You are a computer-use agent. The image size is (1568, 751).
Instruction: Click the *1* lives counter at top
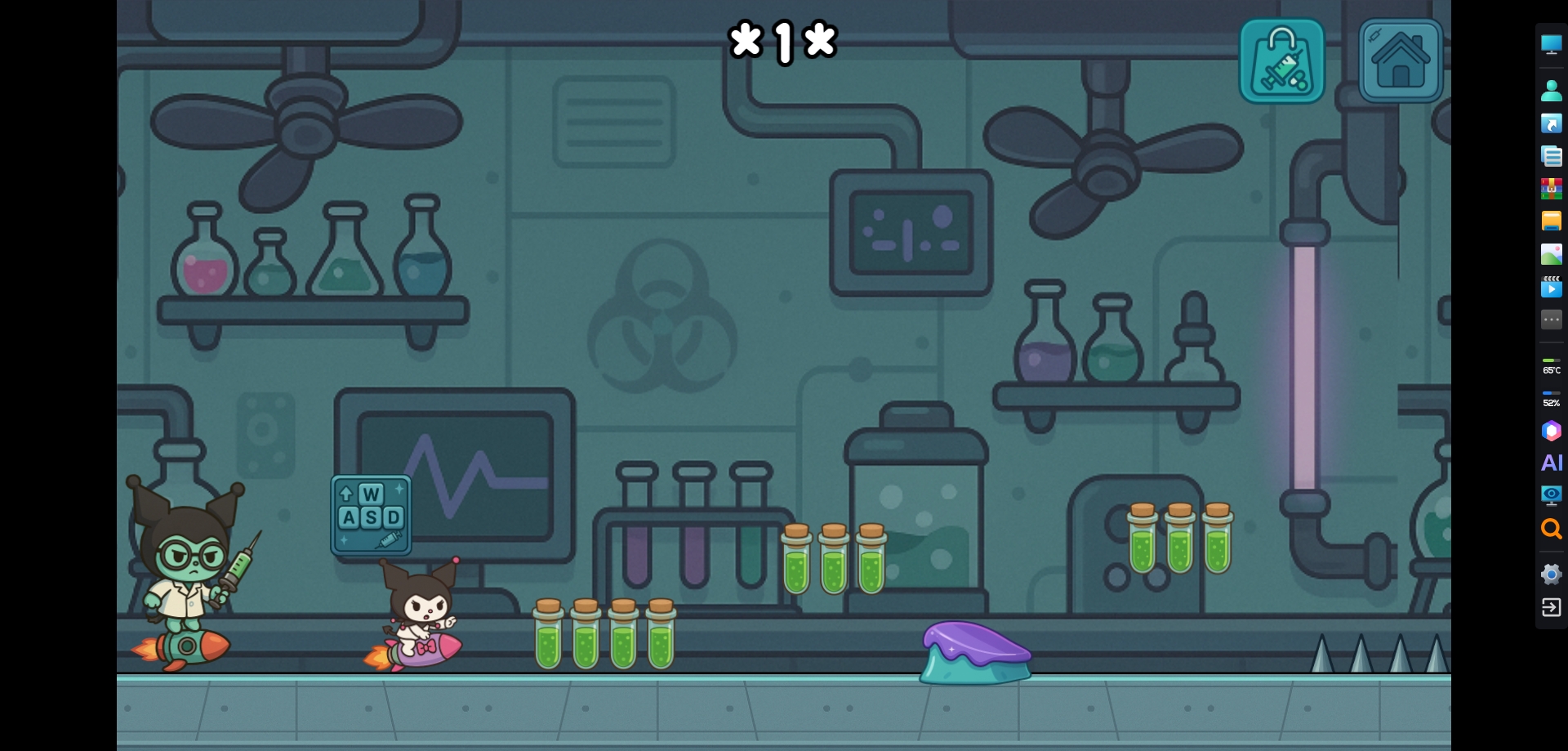tap(782, 41)
